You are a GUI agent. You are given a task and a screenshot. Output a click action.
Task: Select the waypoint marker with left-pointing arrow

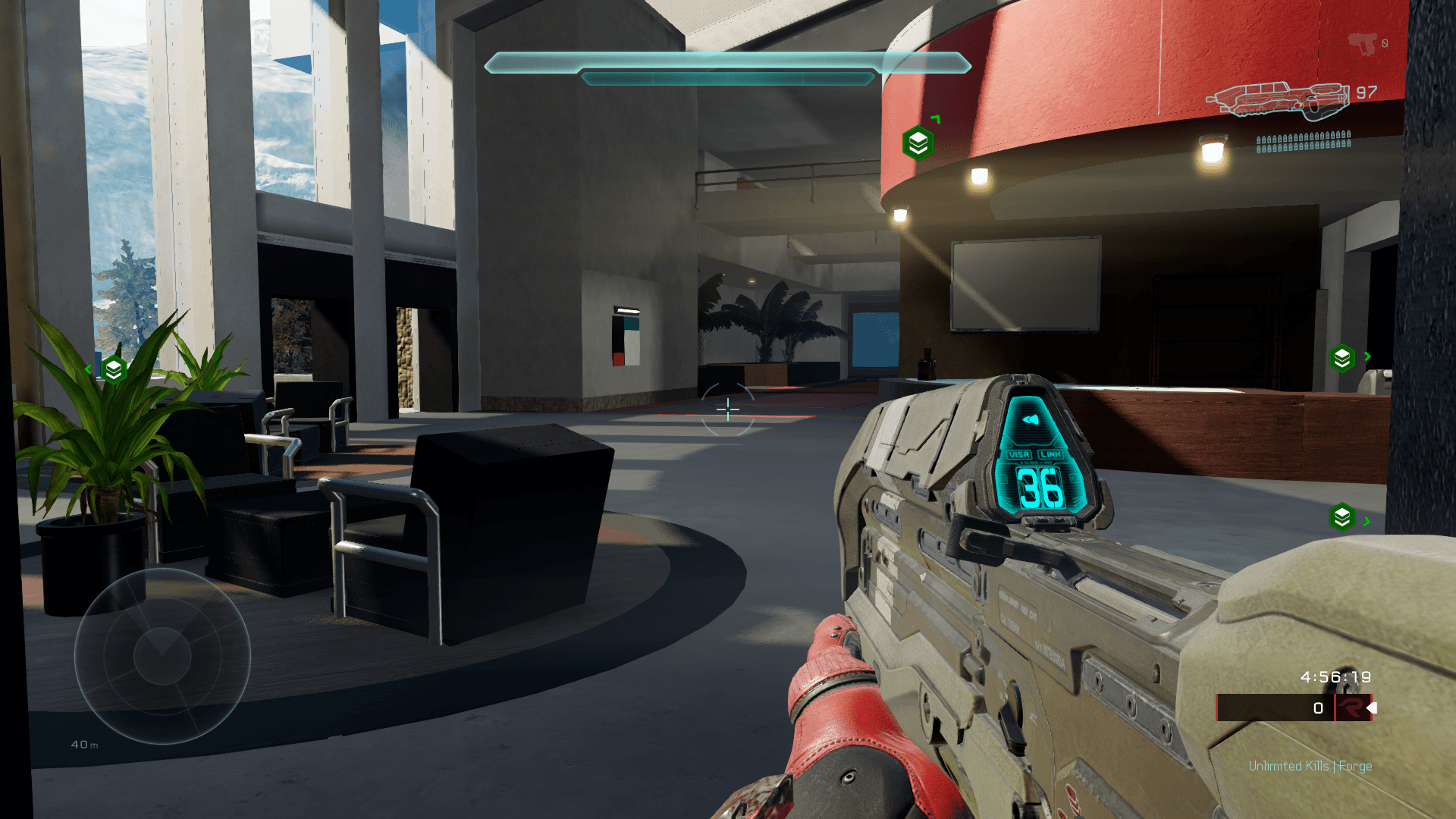113,369
